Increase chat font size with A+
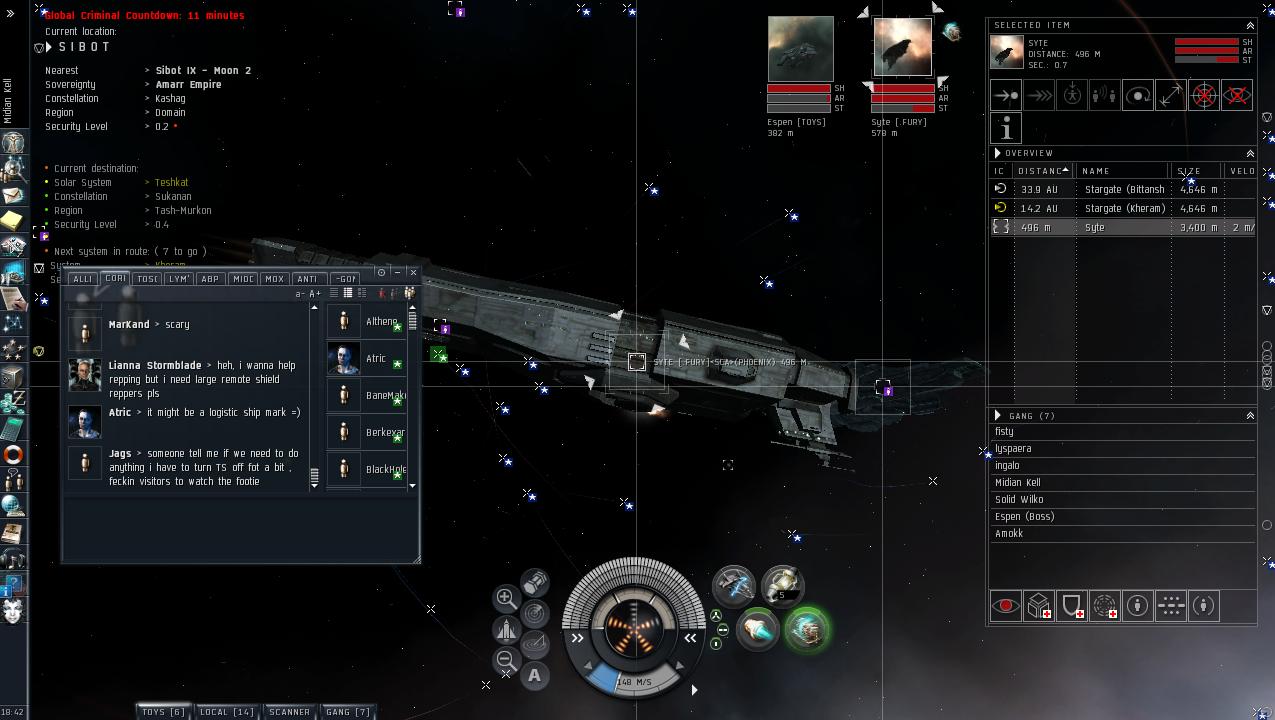 [315, 294]
